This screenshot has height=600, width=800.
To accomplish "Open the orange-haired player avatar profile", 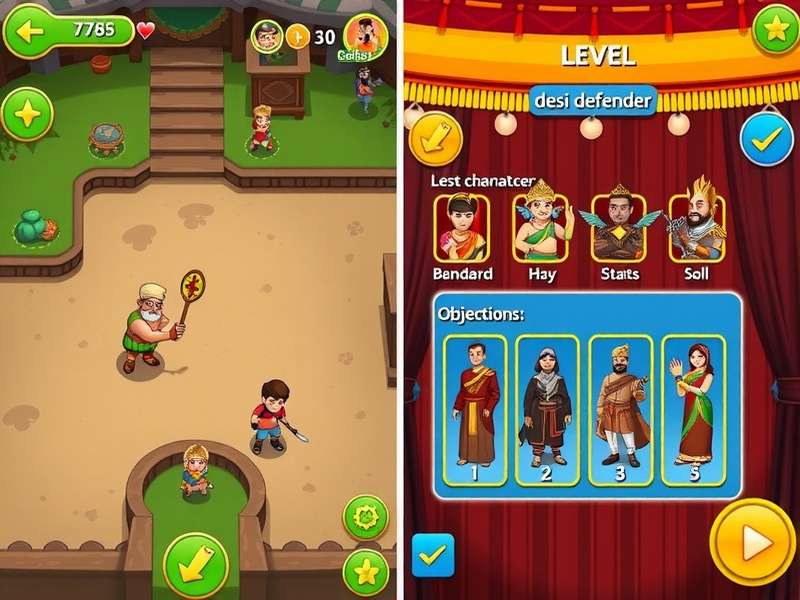I will click(x=365, y=37).
